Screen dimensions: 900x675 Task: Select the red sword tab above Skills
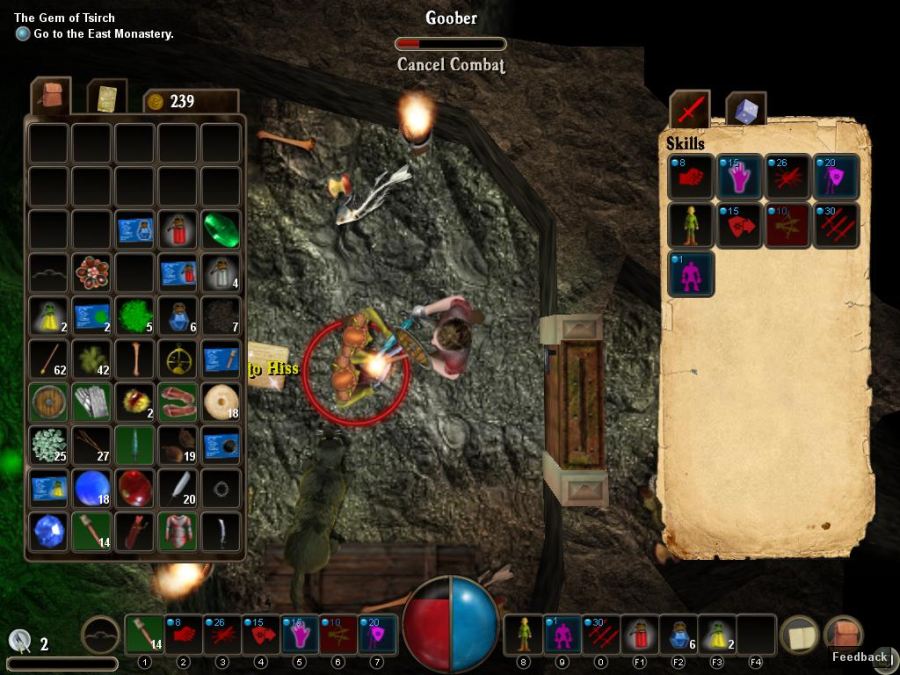click(x=690, y=109)
